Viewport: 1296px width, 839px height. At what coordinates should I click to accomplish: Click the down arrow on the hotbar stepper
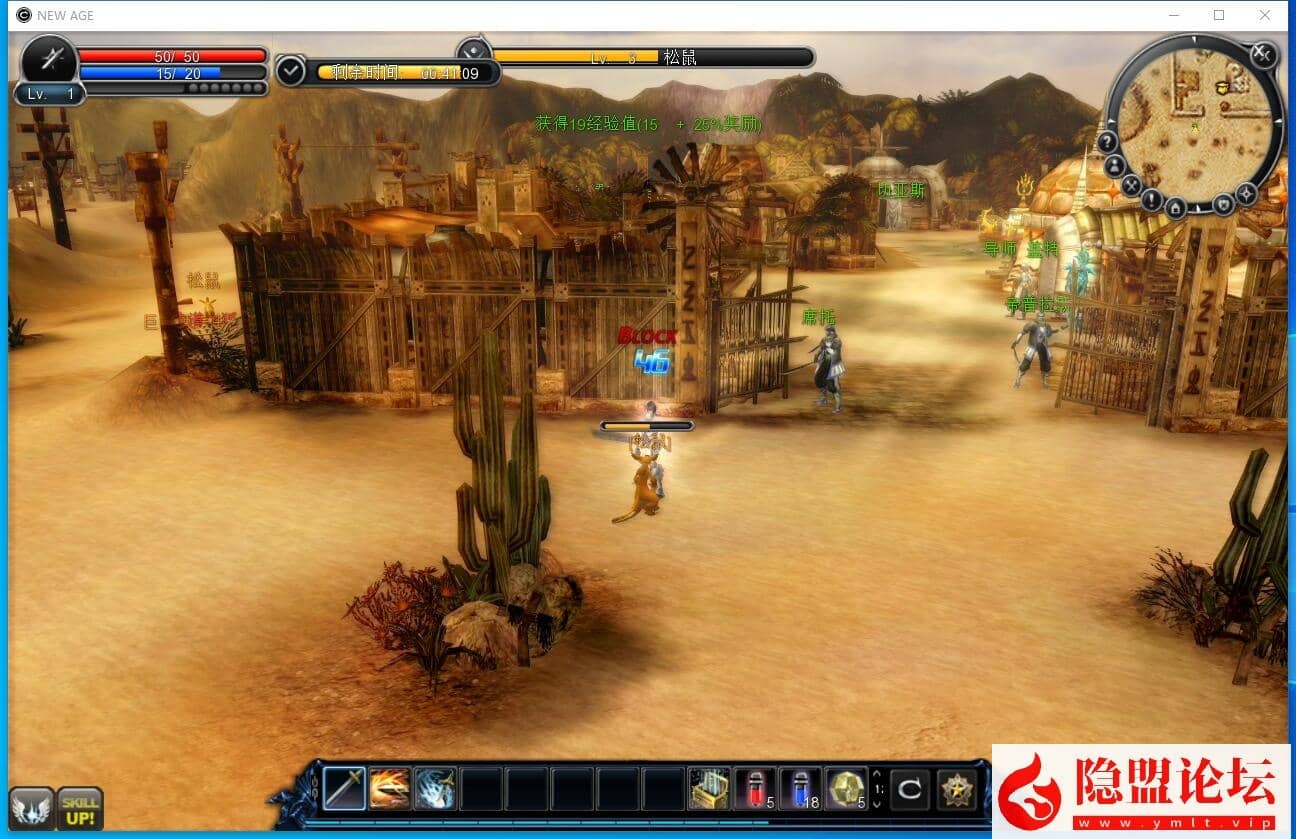(875, 803)
